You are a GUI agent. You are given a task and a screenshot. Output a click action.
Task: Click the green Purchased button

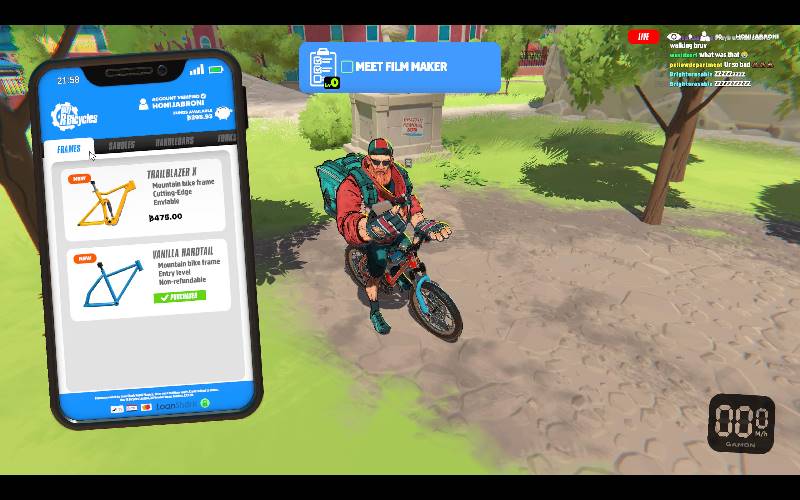tap(180, 296)
